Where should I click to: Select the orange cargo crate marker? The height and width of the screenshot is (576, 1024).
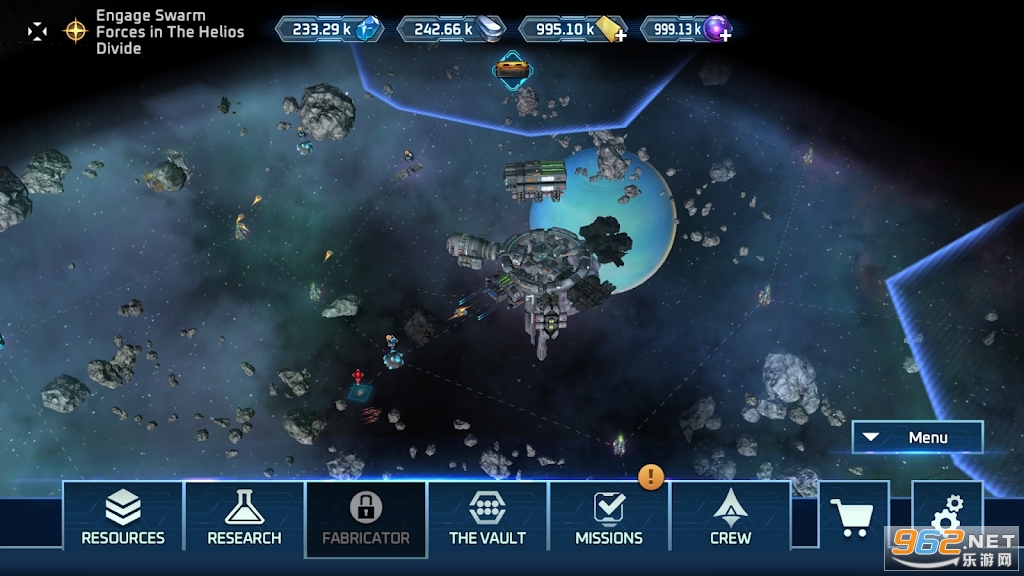(512, 69)
